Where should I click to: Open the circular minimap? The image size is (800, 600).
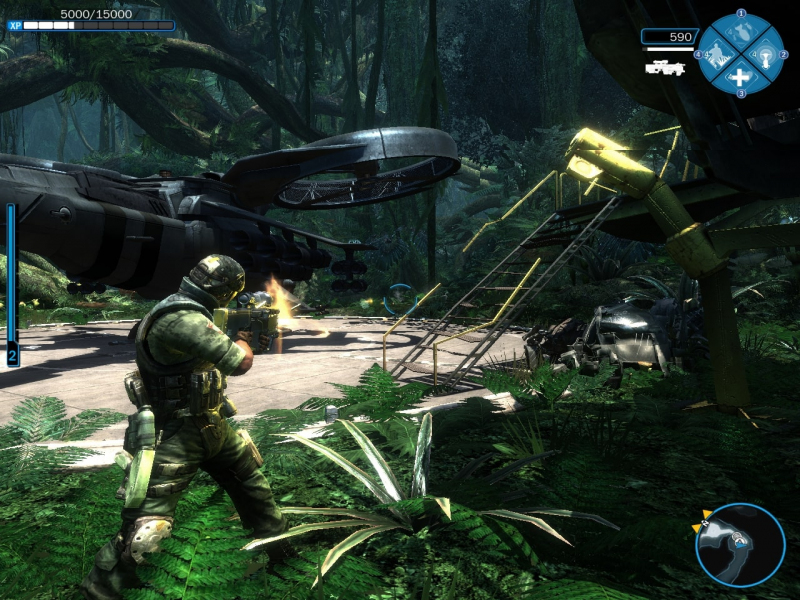(740, 545)
